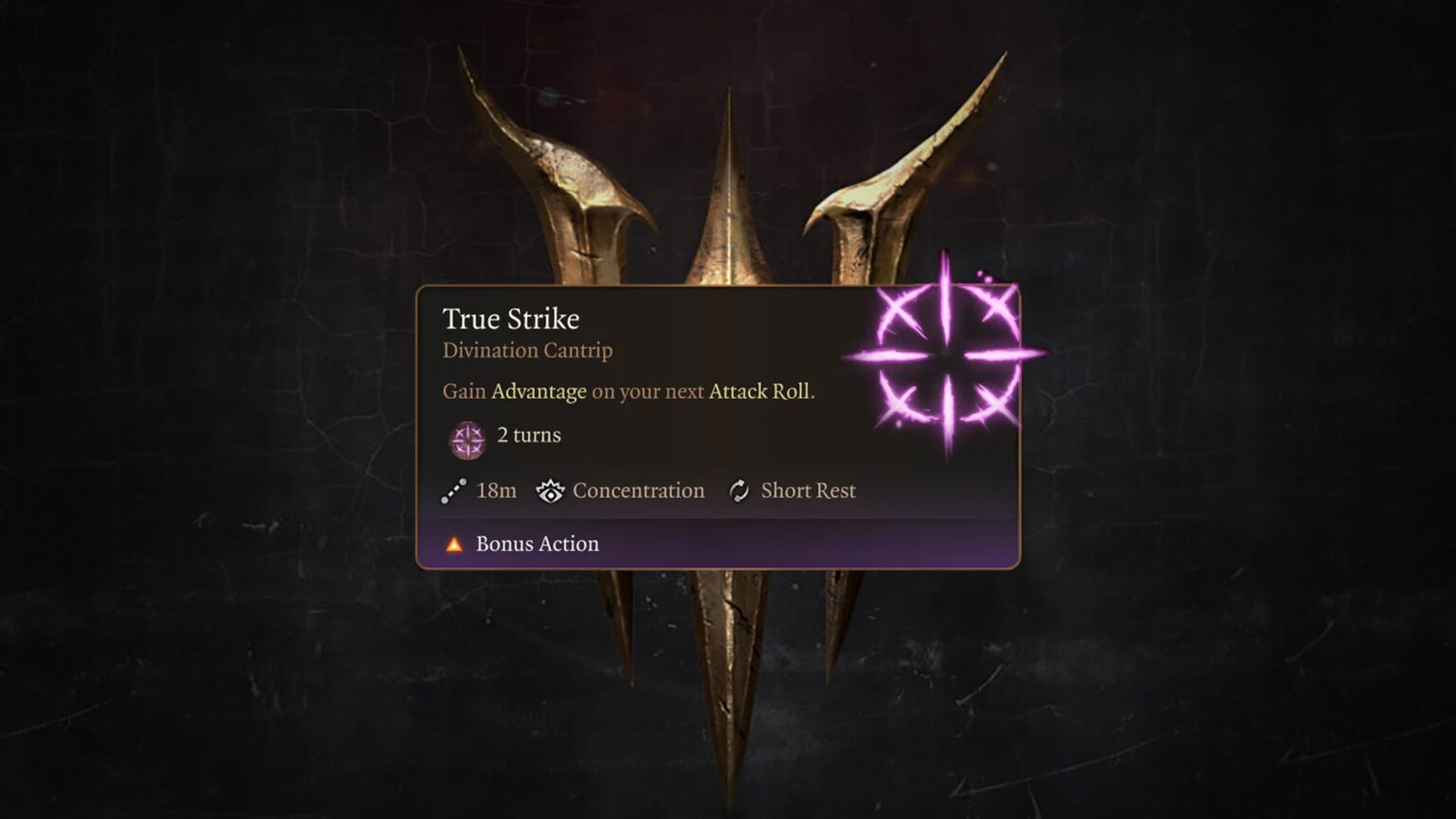Click the Attack Roll keyword text

(757, 391)
